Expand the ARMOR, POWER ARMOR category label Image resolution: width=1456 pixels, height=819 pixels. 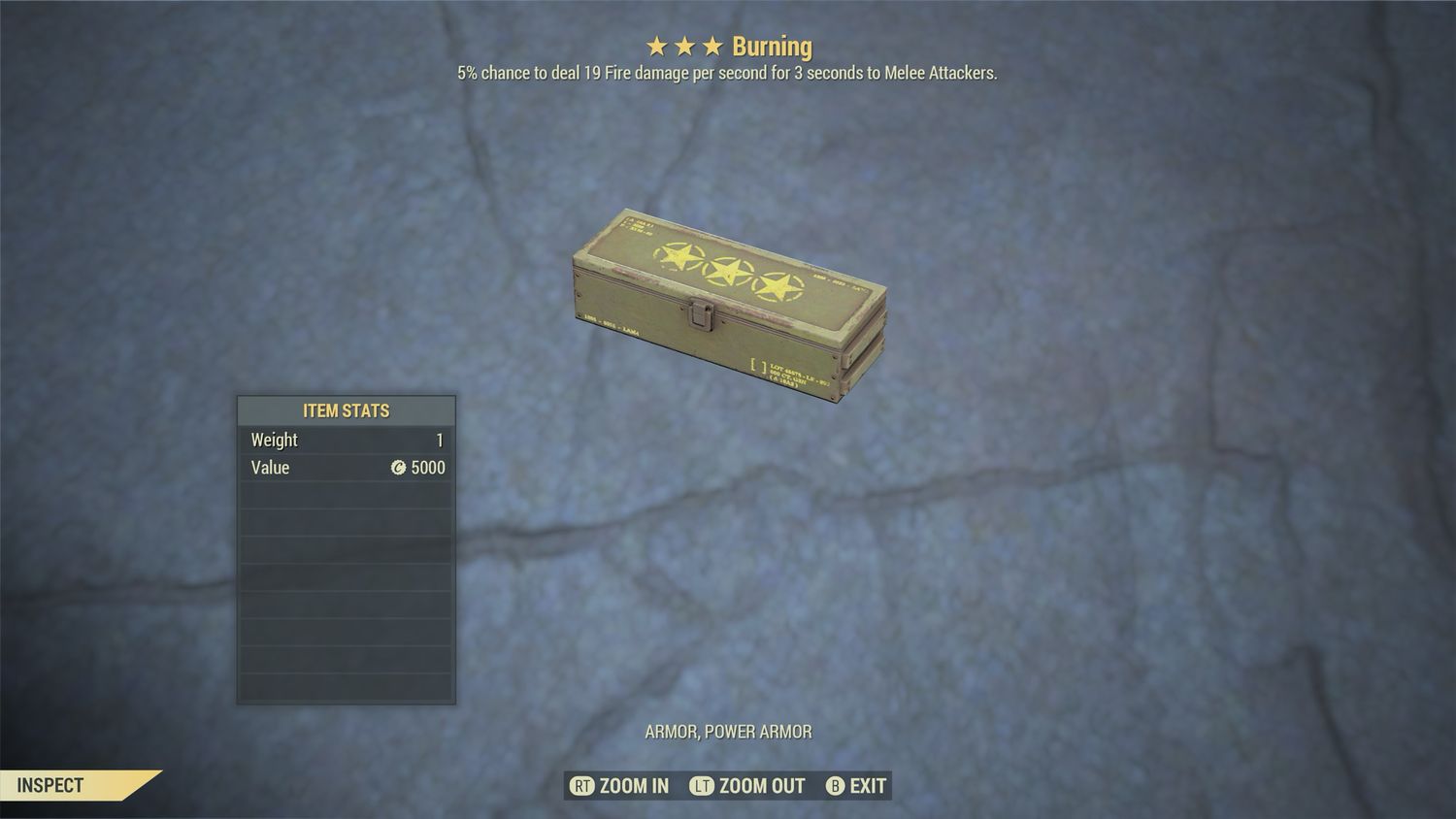[728, 732]
